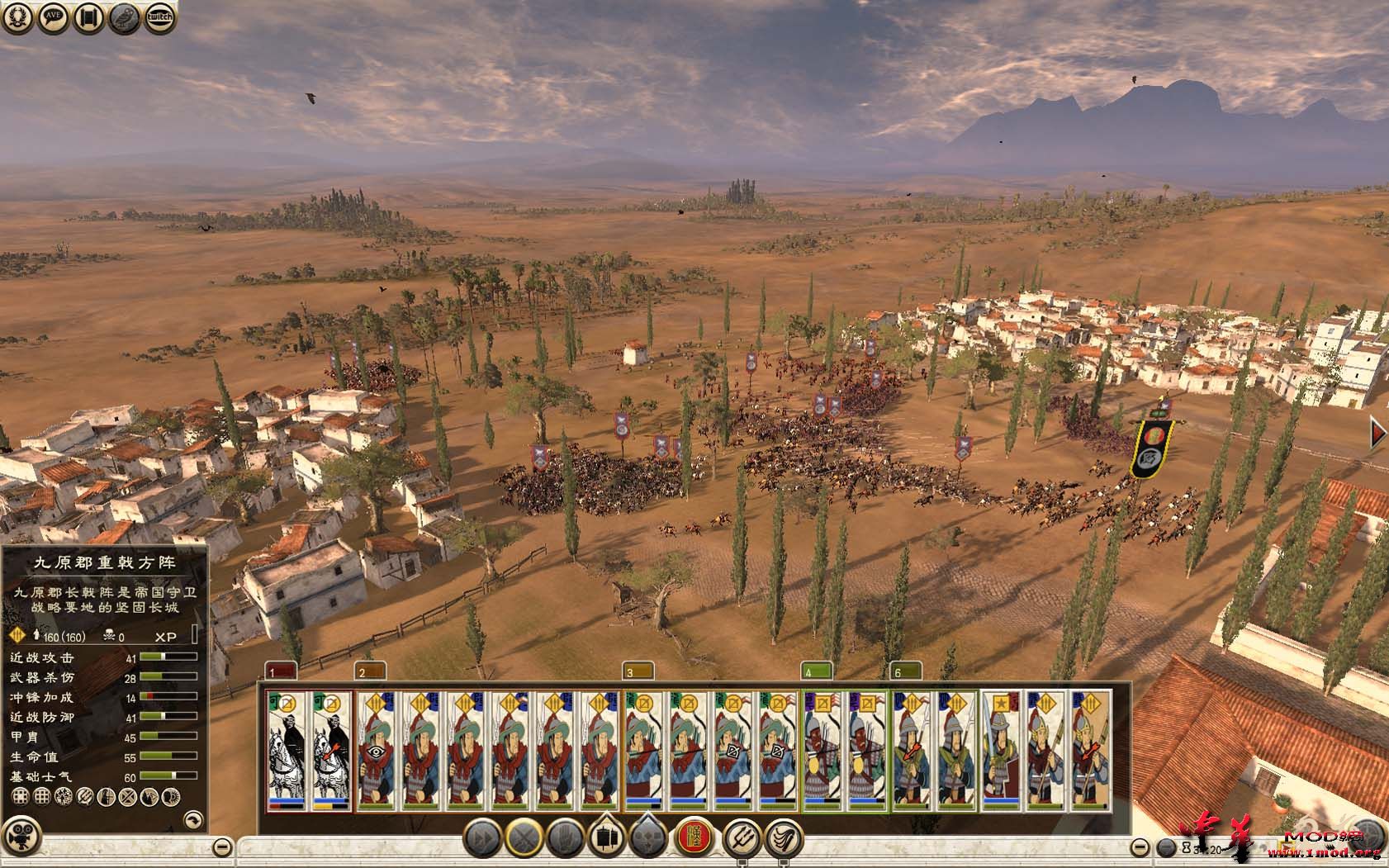Click the fast-forward speed button
1389x868 pixels.
481,837
